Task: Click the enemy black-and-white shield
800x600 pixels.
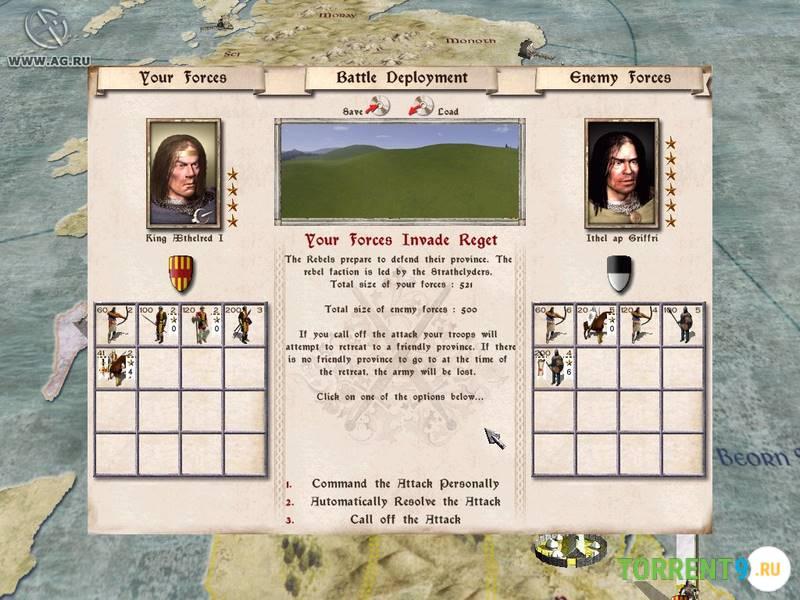Action: (619, 270)
